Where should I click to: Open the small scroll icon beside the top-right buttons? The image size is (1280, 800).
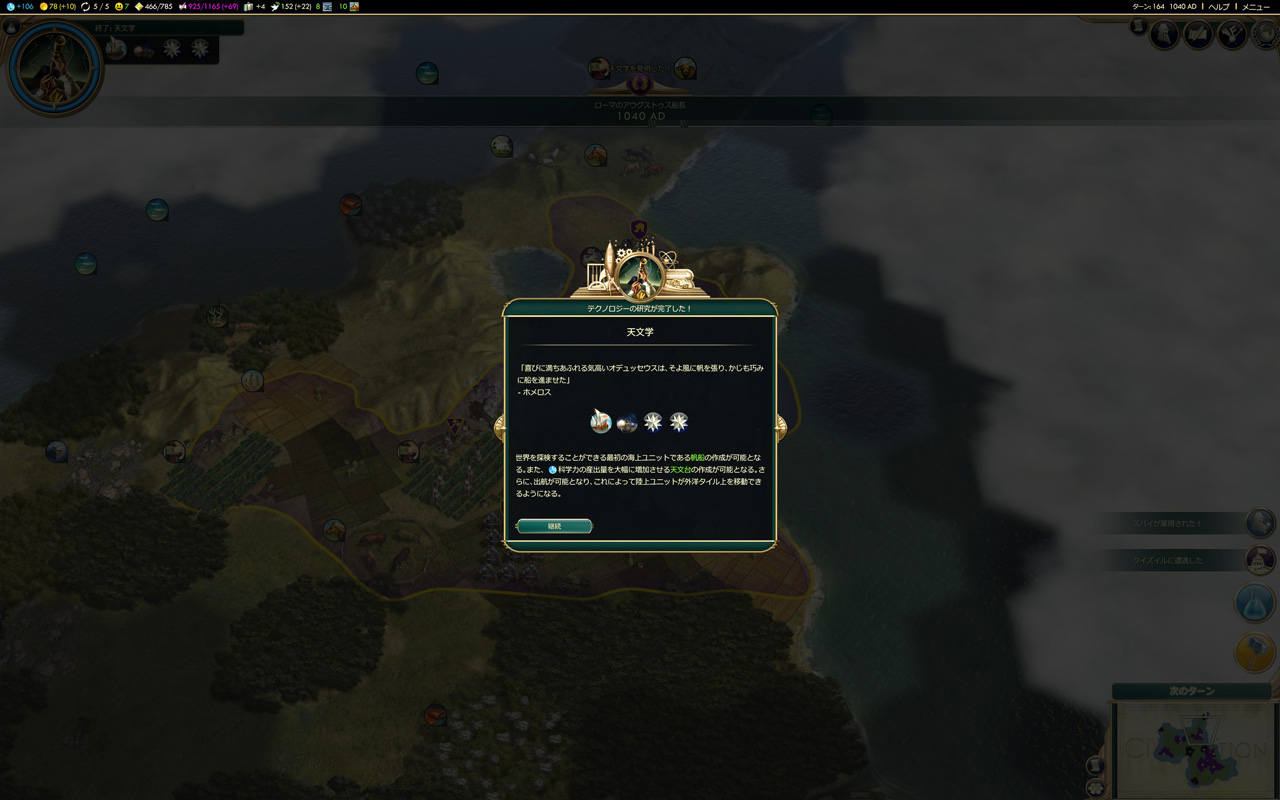[1138, 27]
